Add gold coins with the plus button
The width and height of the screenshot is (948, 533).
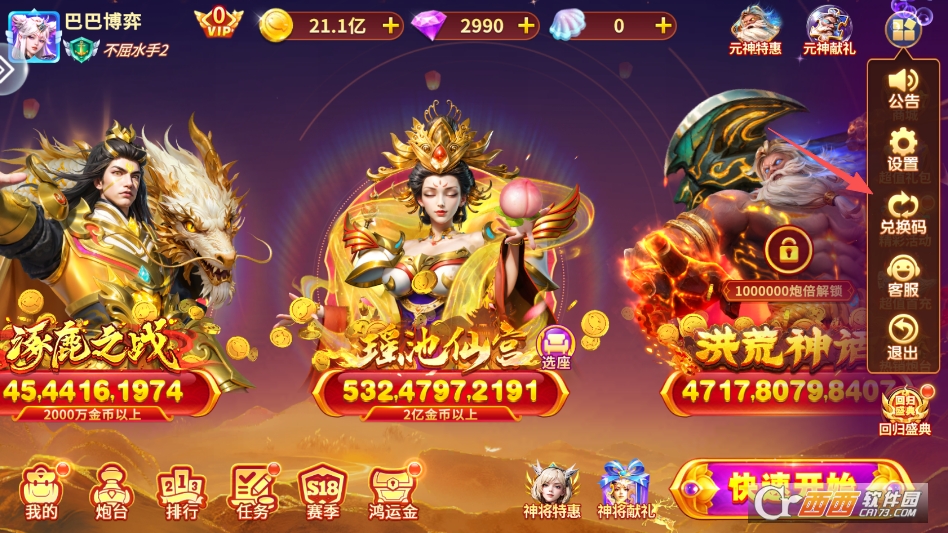click(390, 26)
